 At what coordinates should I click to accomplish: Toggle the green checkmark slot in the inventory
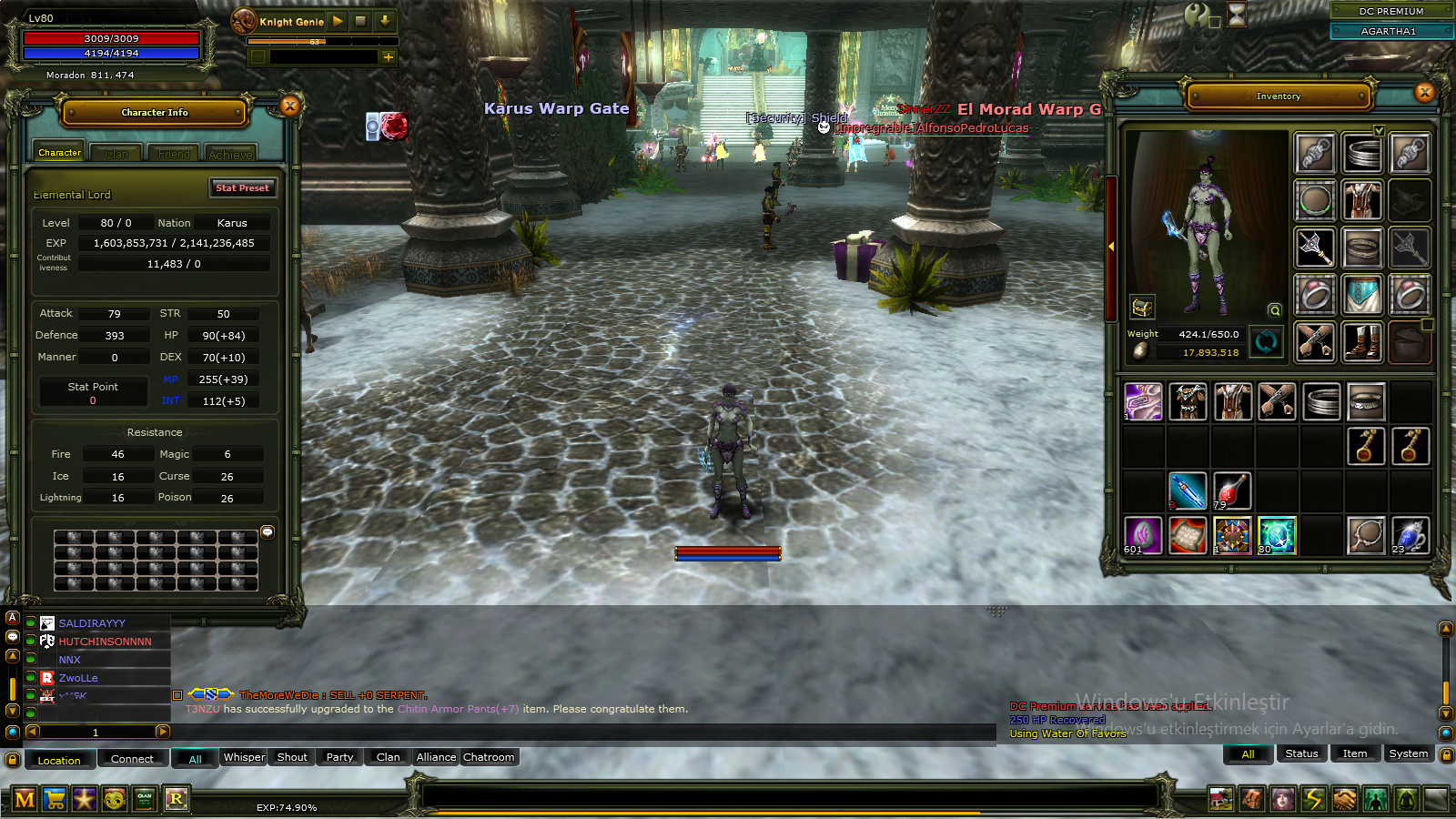1380,132
